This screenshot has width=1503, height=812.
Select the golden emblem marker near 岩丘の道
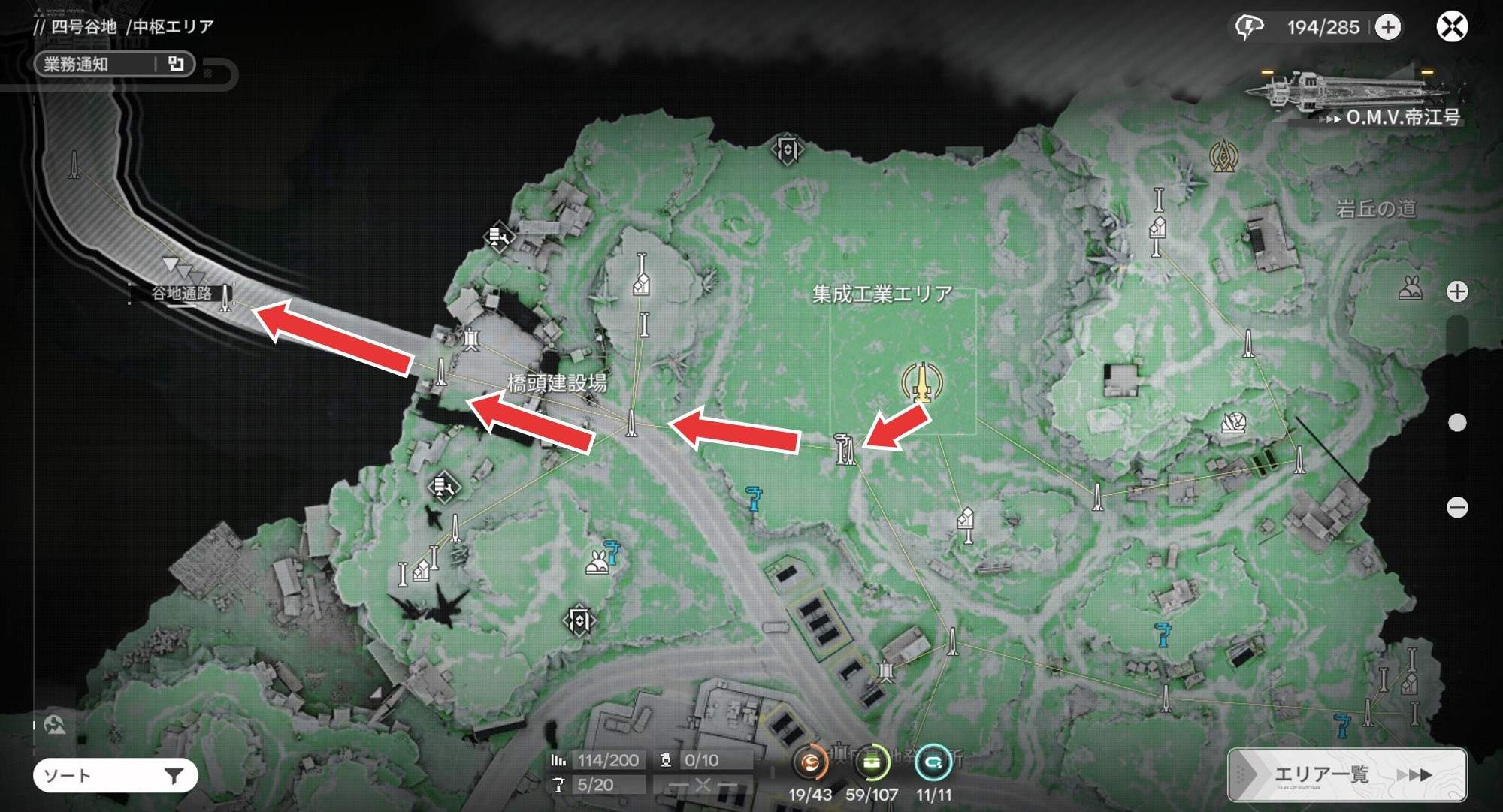coord(1224,156)
